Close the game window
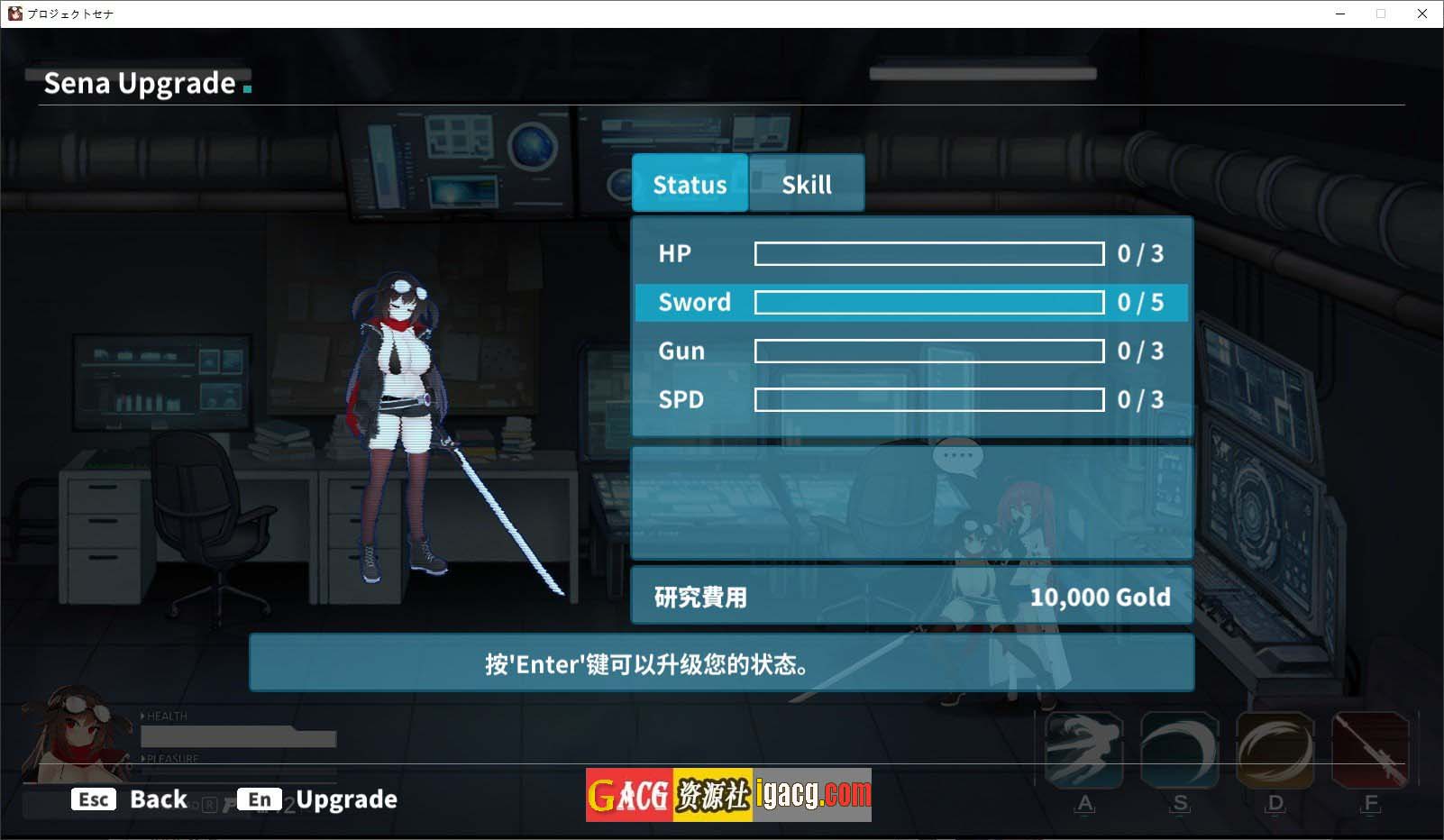Screen dimensions: 1444x840 pyautogui.click(x=1422, y=14)
